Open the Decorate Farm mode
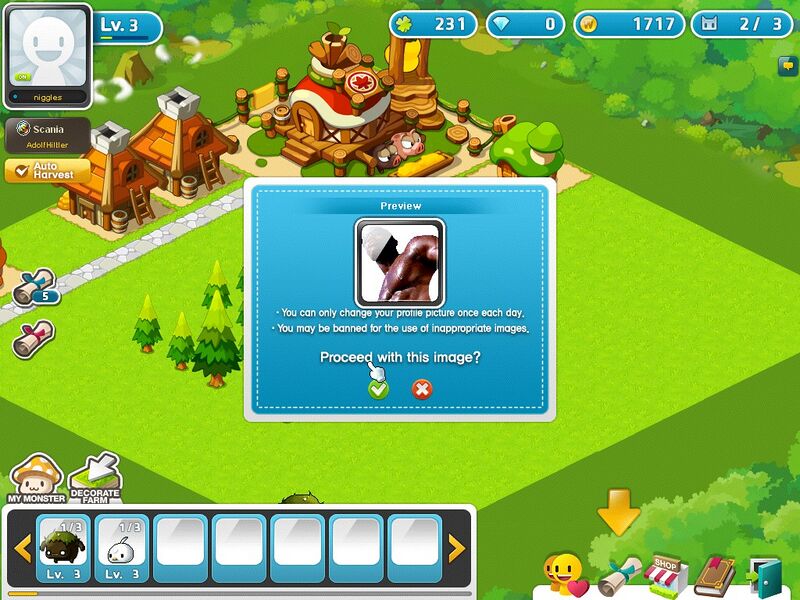 [x=95, y=479]
